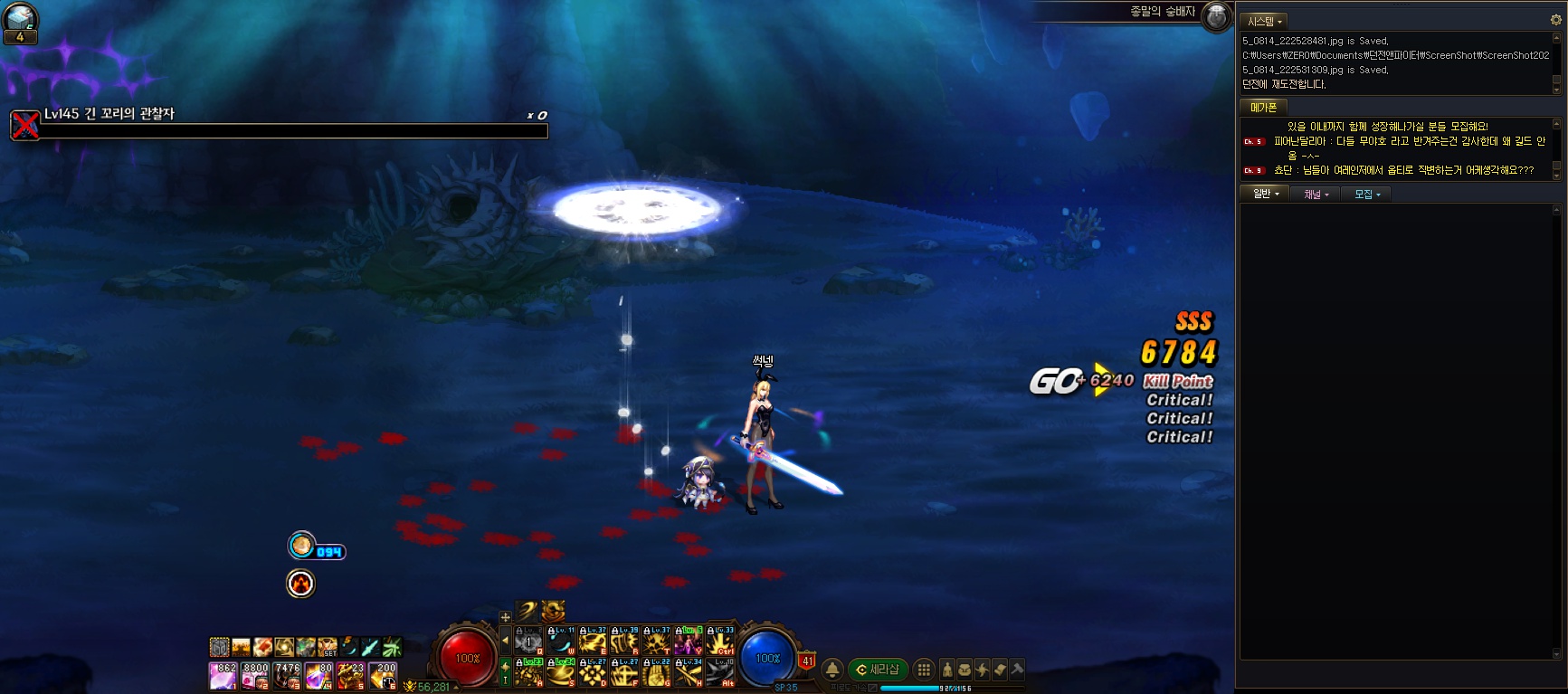Click the left arrow beside the skill bar
This screenshot has width=1568, height=694.
[505, 641]
